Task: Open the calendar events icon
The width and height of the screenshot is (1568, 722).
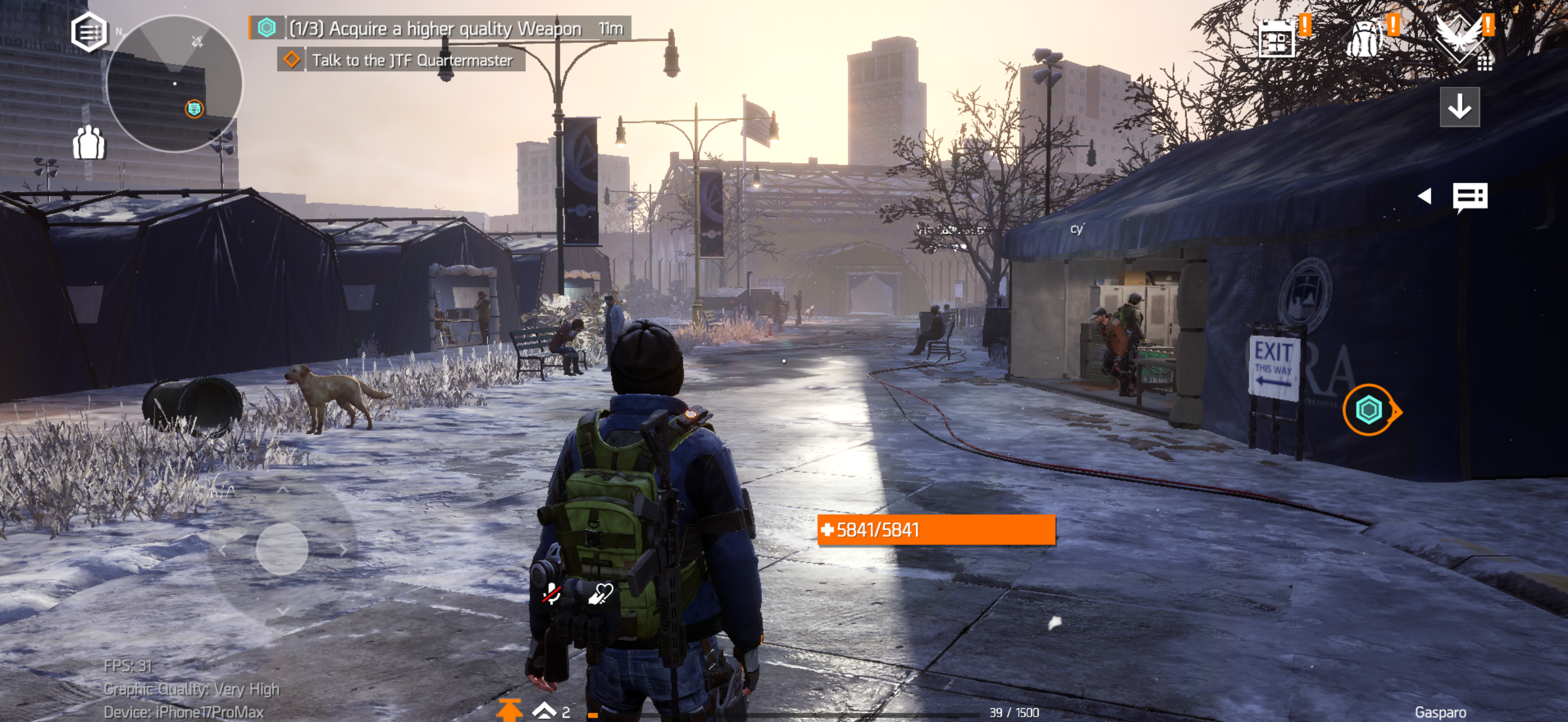Action: tap(1277, 39)
